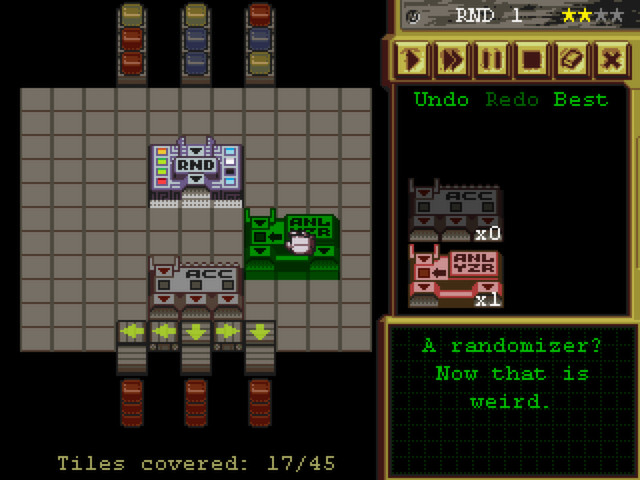
Task: Pause the running simulation
Action: coord(492,59)
